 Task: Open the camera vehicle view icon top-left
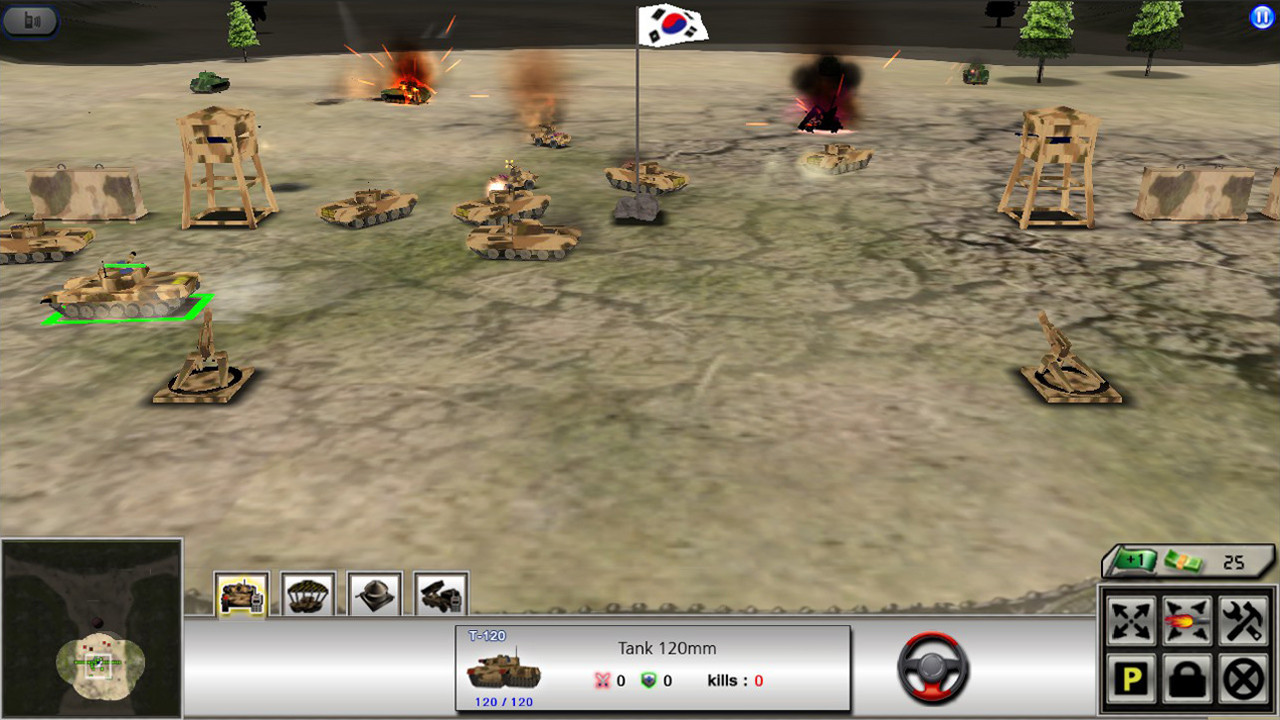pyautogui.click(x=30, y=21)
